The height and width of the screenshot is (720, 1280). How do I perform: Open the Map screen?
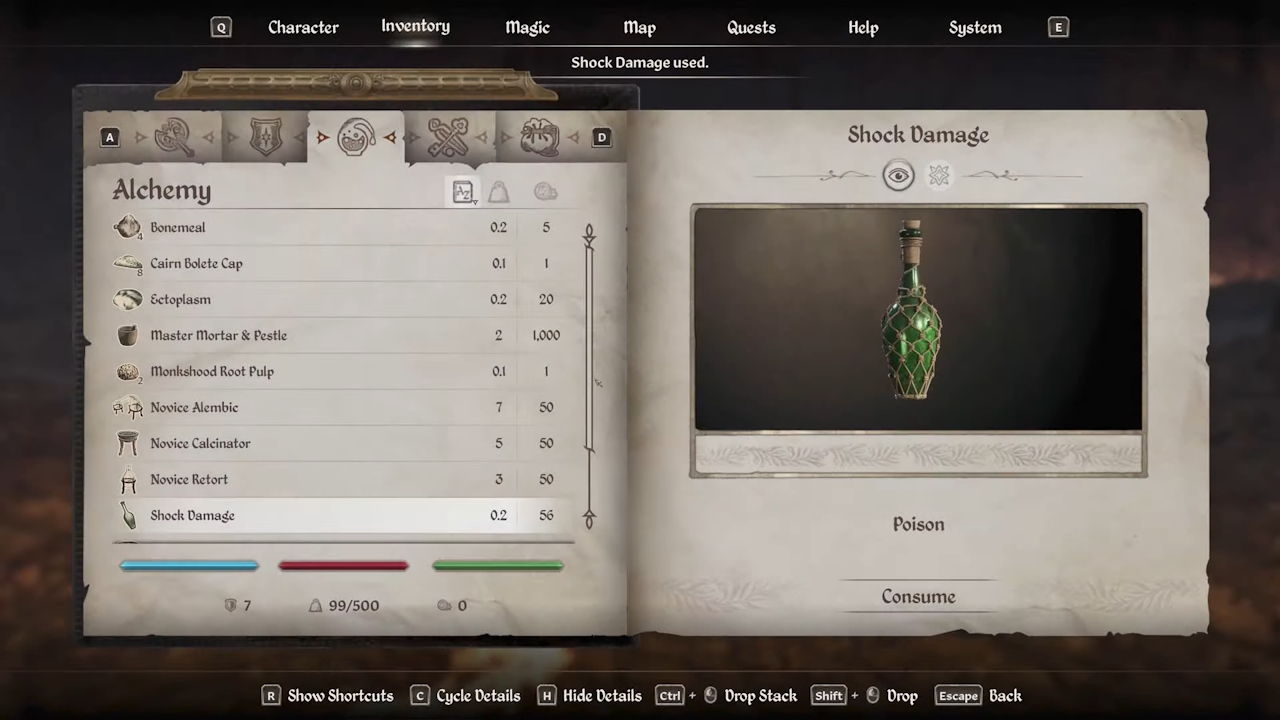click(x=639, y=27)
